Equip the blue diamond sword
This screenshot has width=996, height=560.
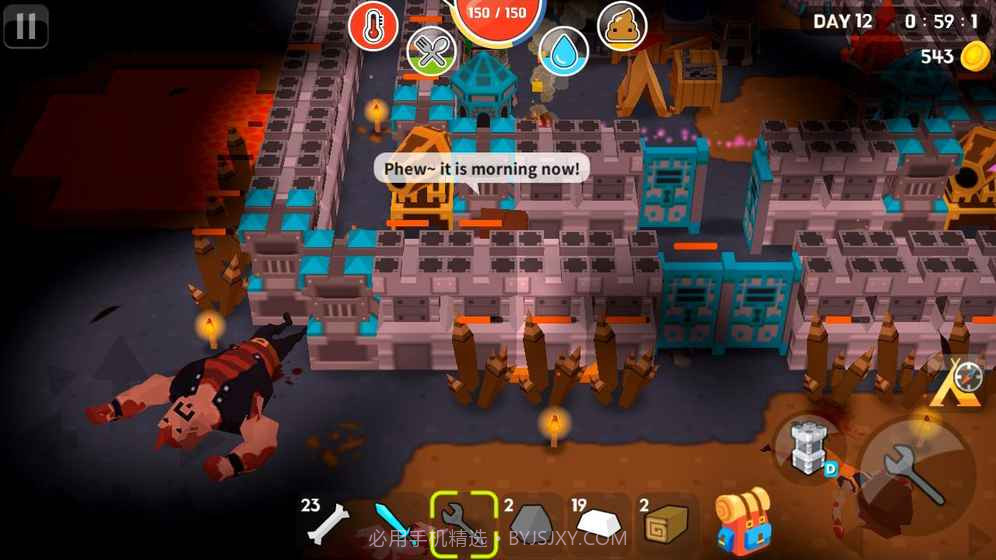tap(394, 522)
